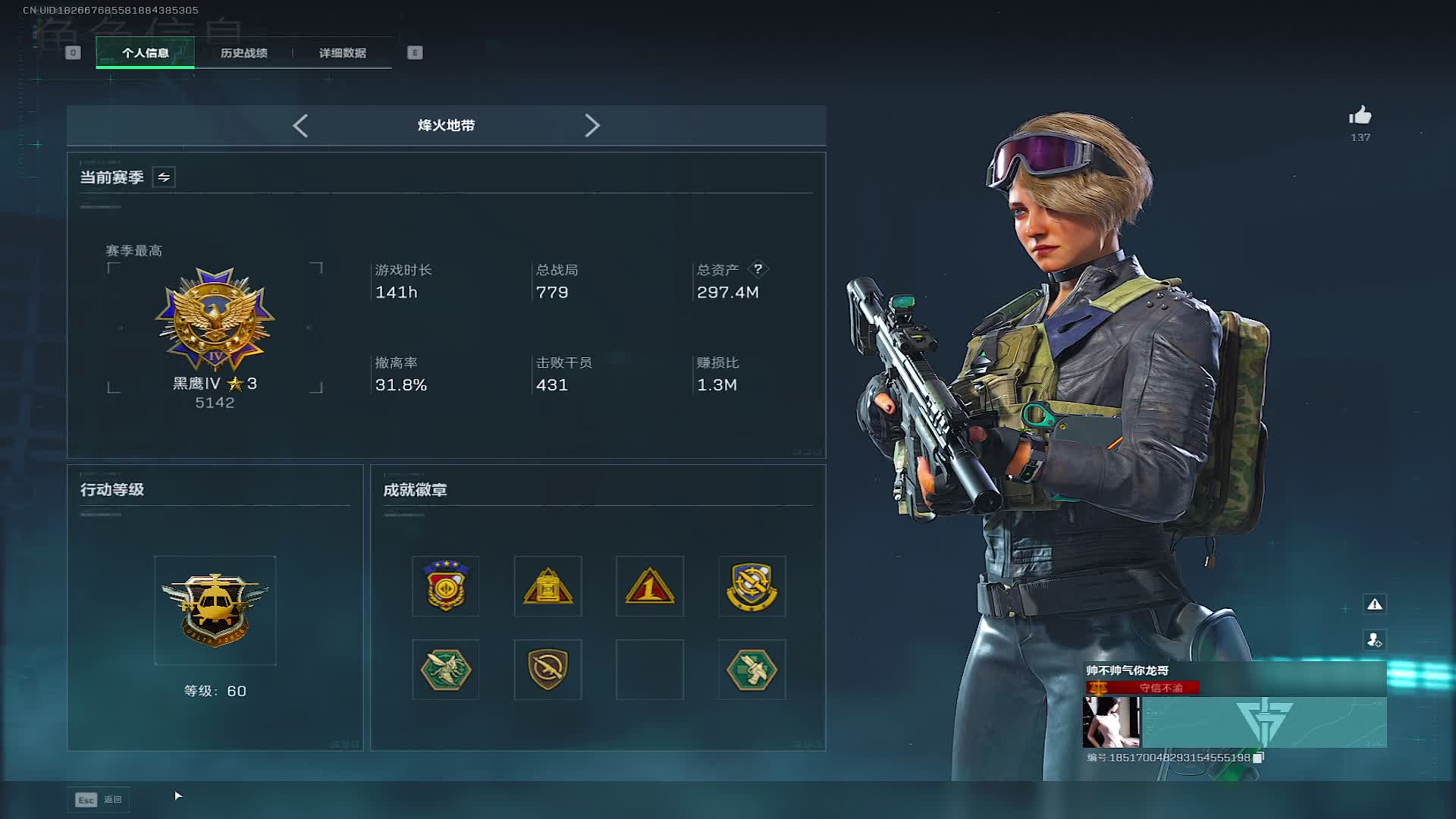
Task: Open the 历史战绩 tab
Action: pyautogui.click(x=243, y=53)
